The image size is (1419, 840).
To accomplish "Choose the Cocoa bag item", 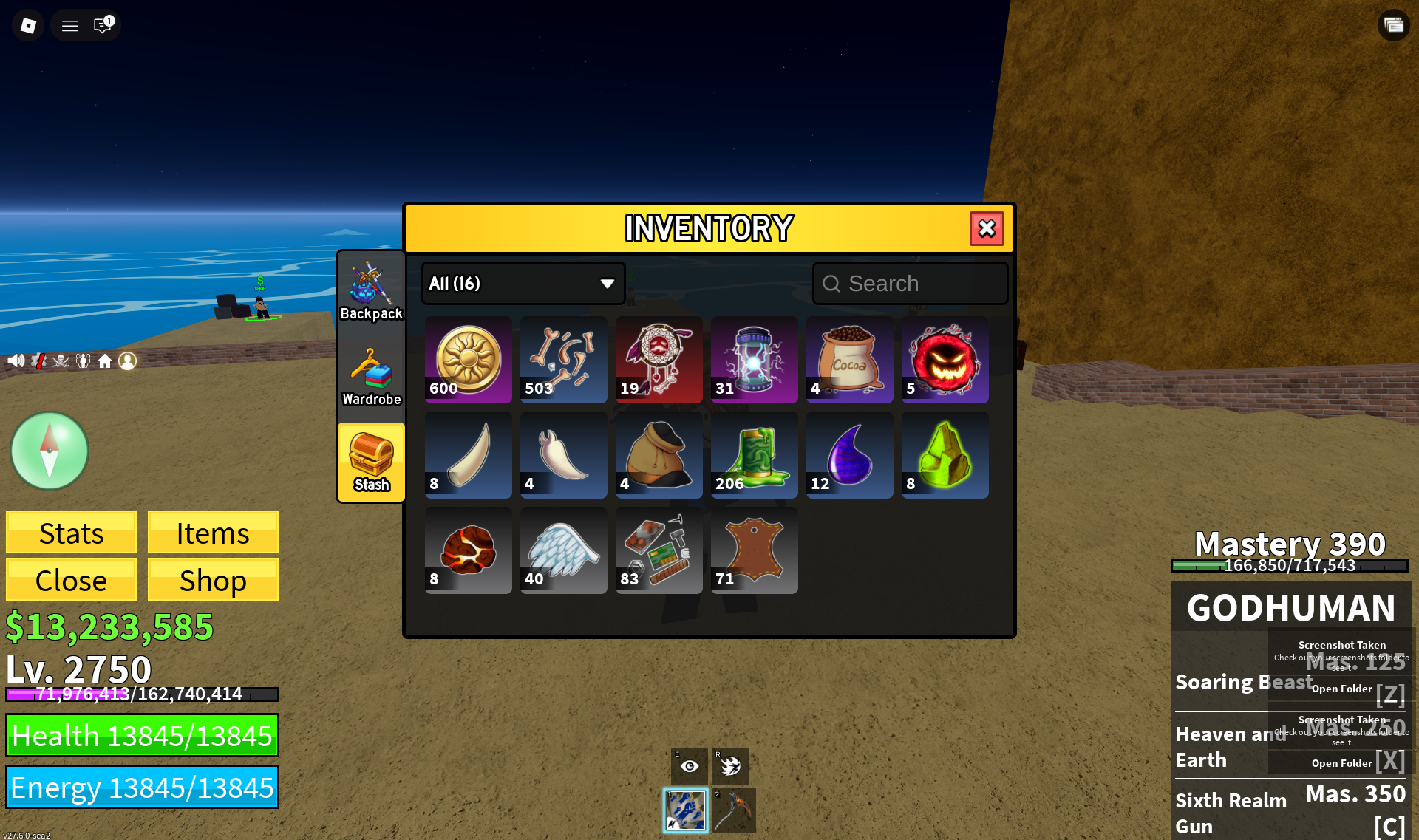I will [x=849, y=360].
